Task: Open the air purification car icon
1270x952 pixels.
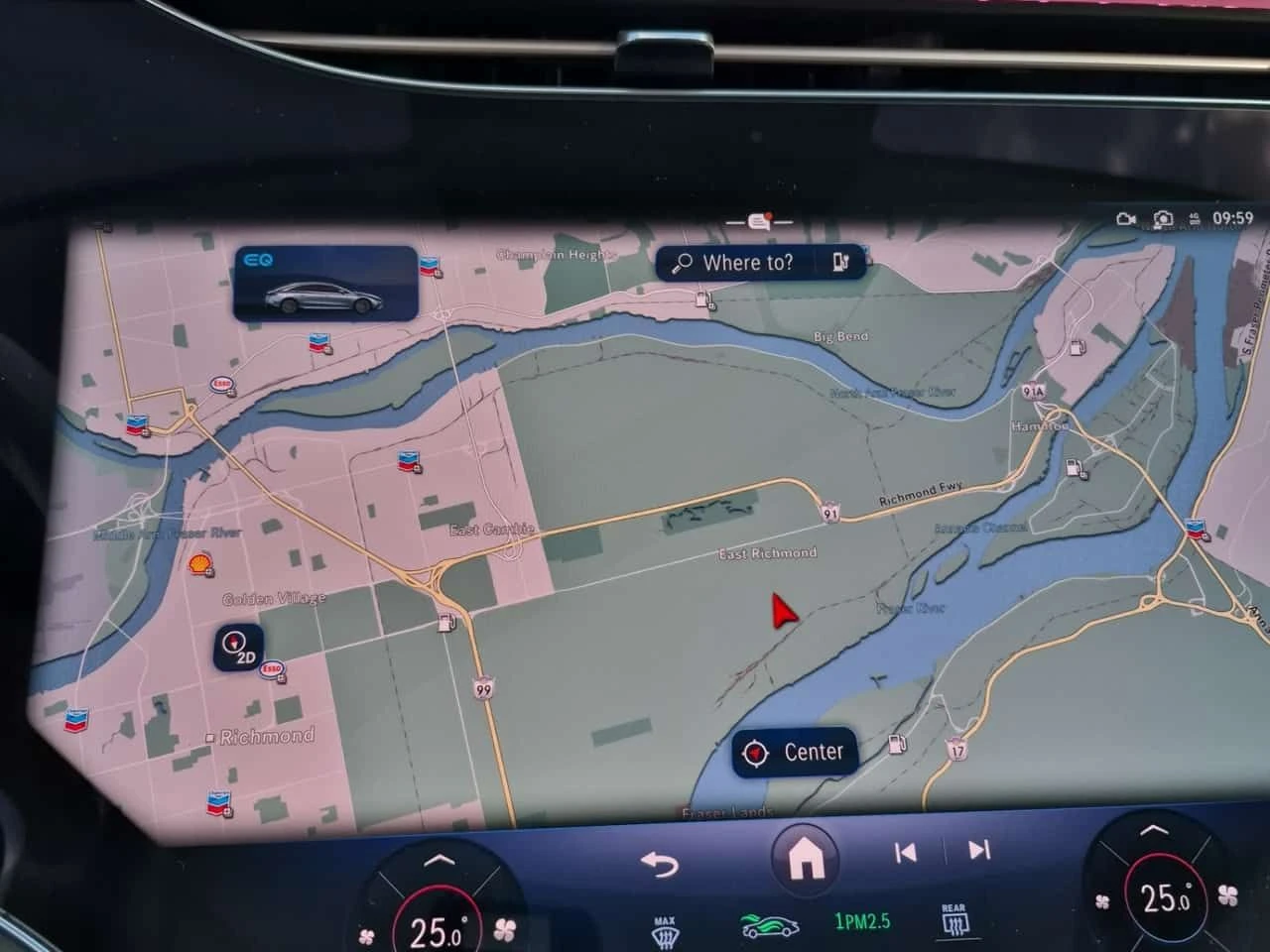Action: [x=771, y=922]
